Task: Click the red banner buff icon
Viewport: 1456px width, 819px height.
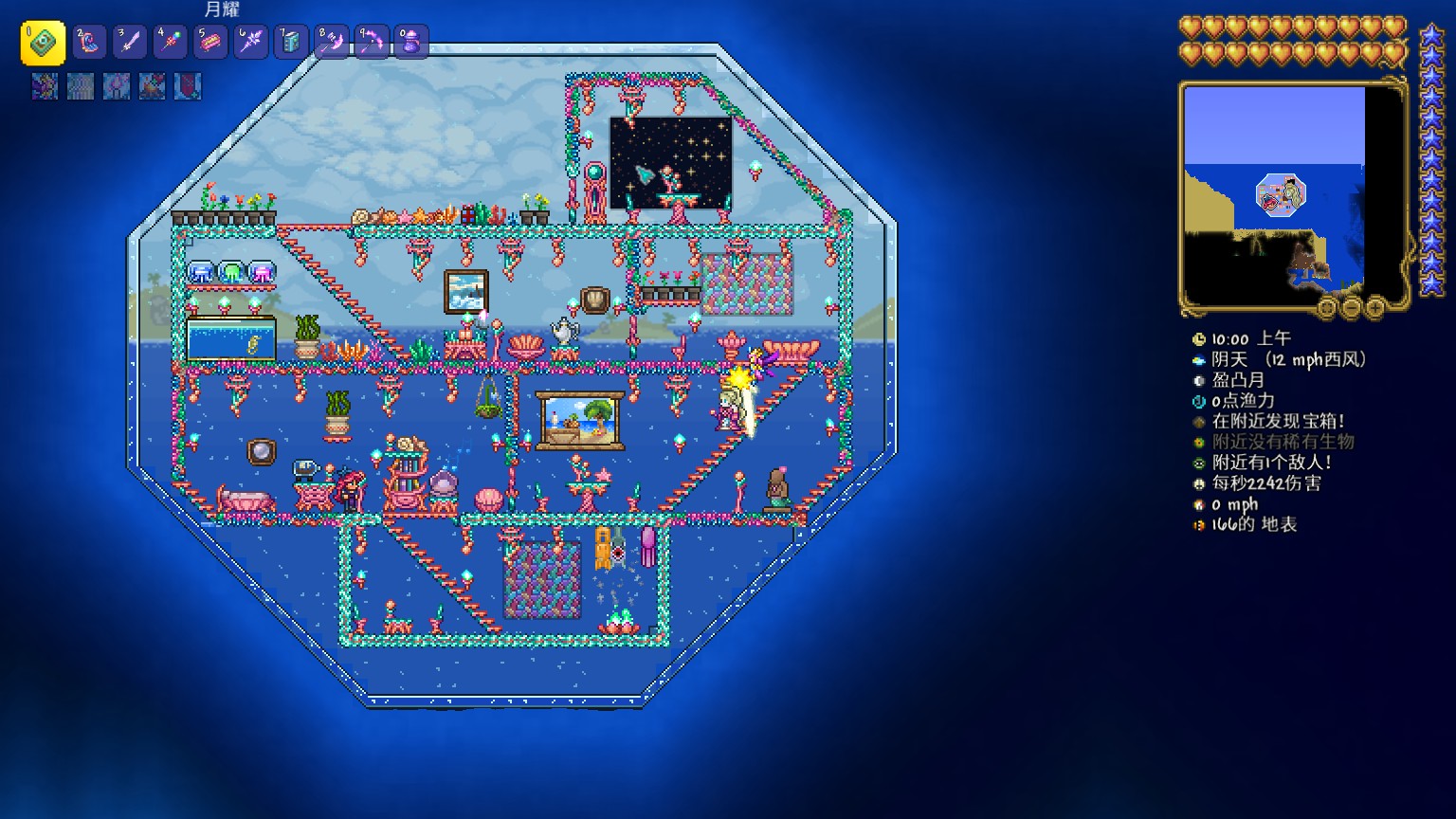Action: (188, 86)
